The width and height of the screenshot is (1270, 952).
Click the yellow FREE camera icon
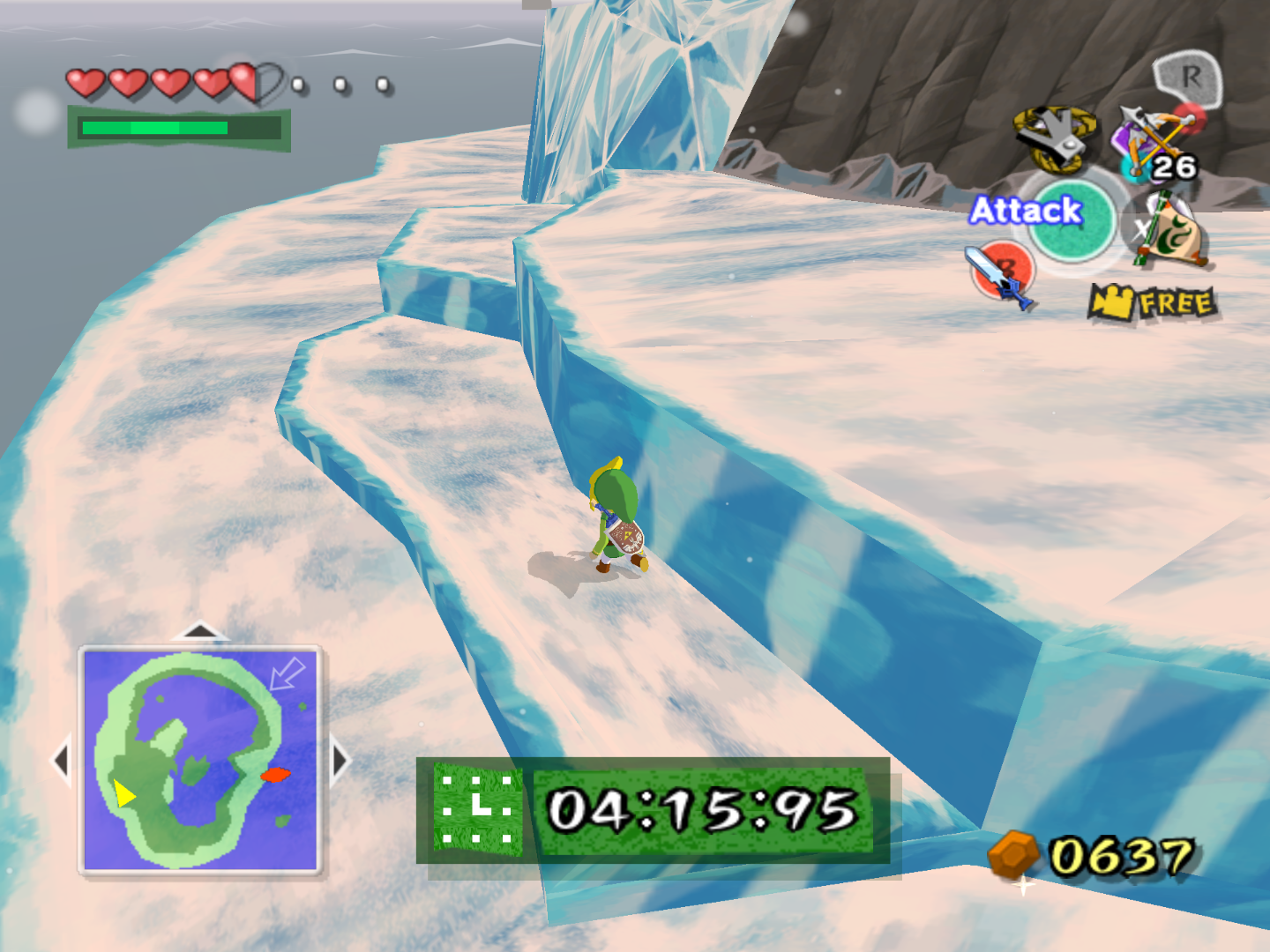tap(1113, 300)
